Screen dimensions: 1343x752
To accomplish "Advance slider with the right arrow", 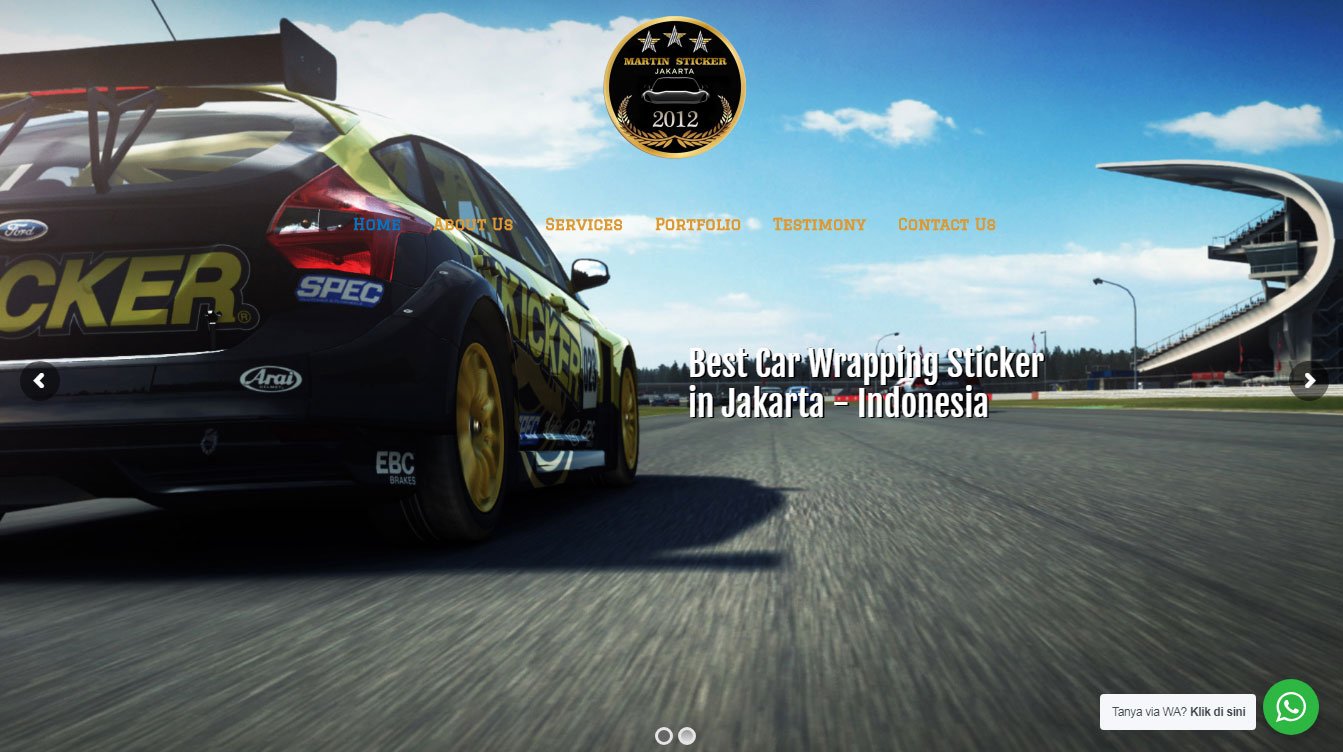I will click(x=1309, y=381).
